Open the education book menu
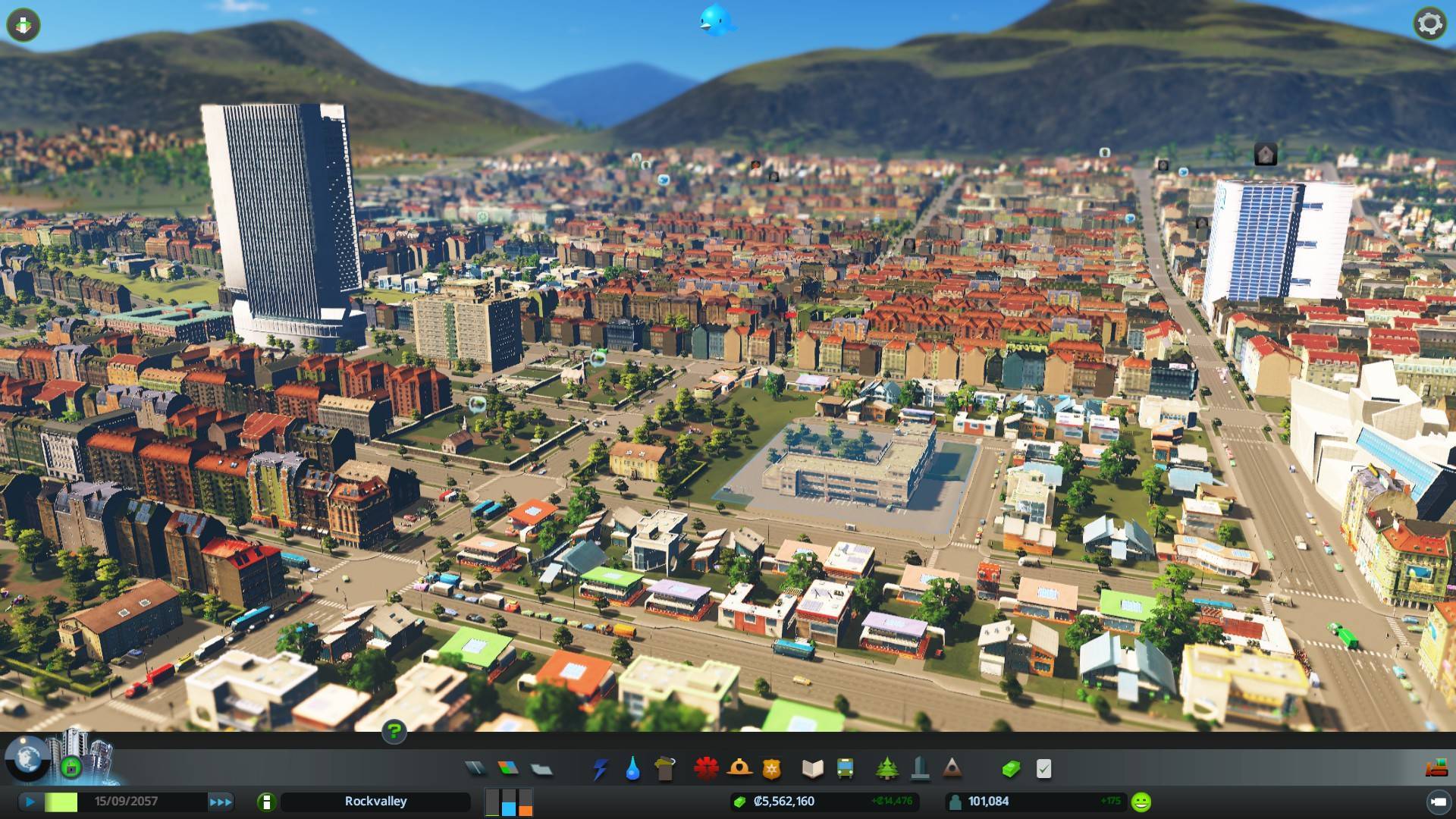1456x819 pixels. click(x=812, y=769)
